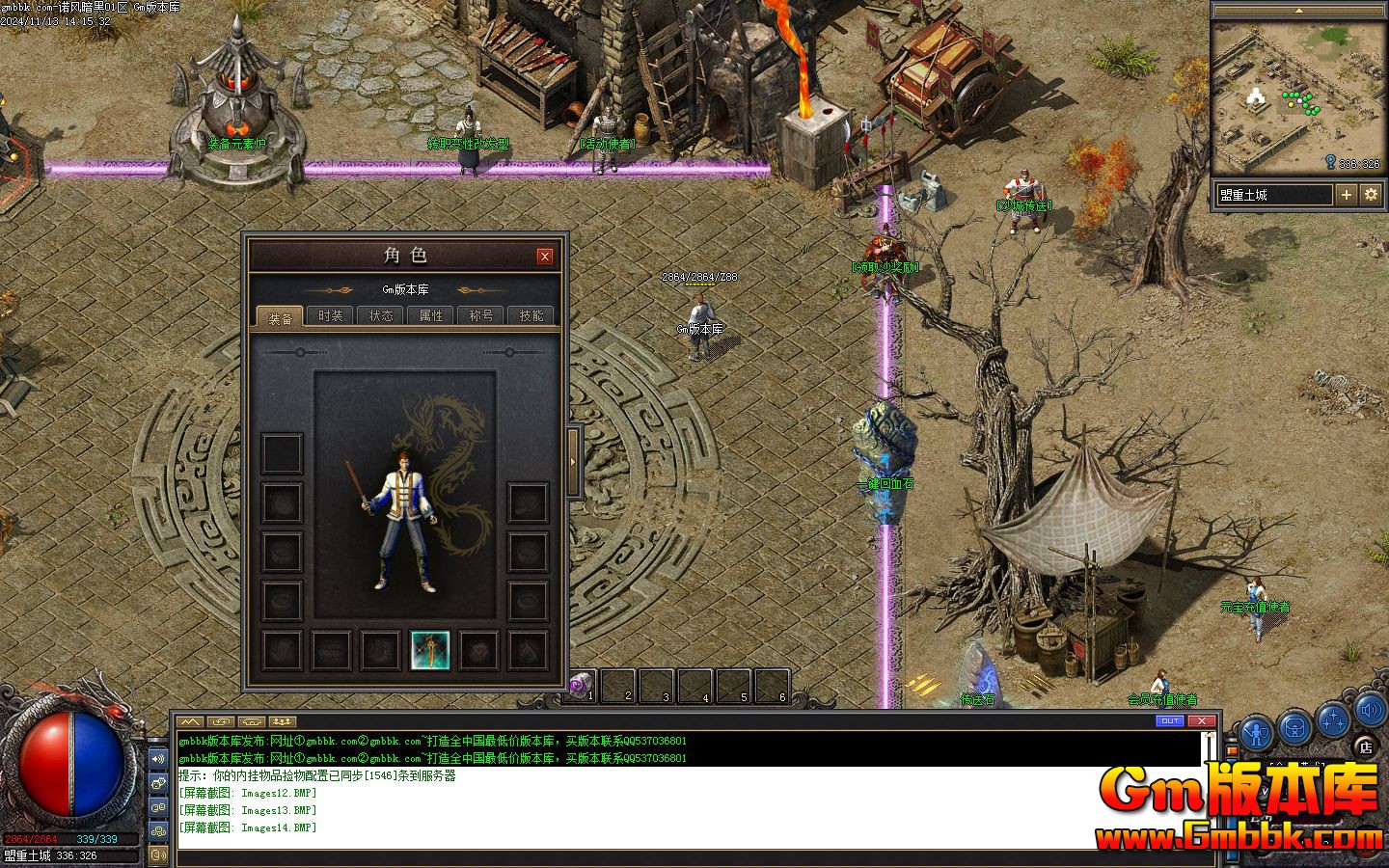Image resolution: width=1389 pixels, height=868 pixels.
Task: Open the 店 shop button
Action: pos(1365,746)
